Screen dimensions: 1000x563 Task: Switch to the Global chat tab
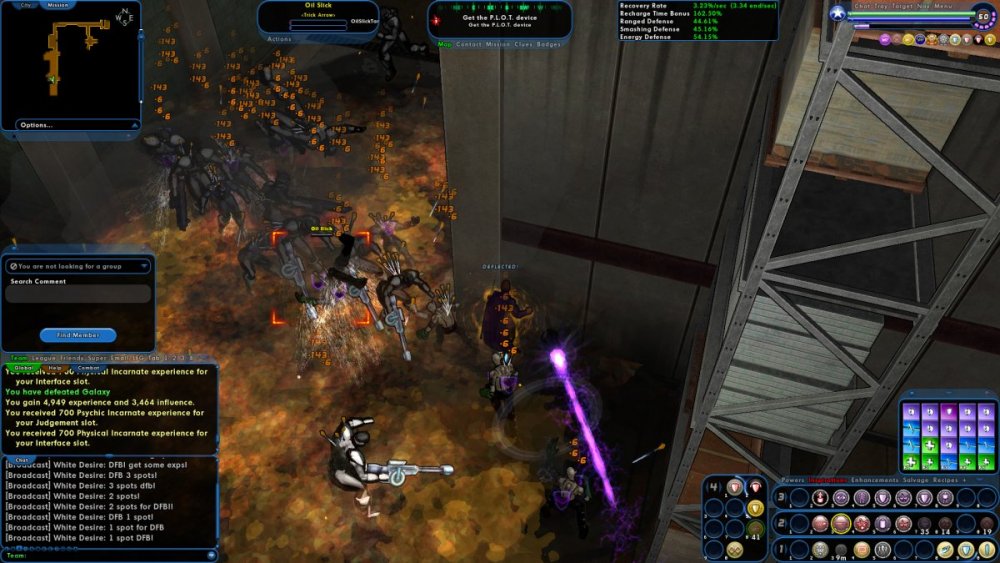(24, 368)
